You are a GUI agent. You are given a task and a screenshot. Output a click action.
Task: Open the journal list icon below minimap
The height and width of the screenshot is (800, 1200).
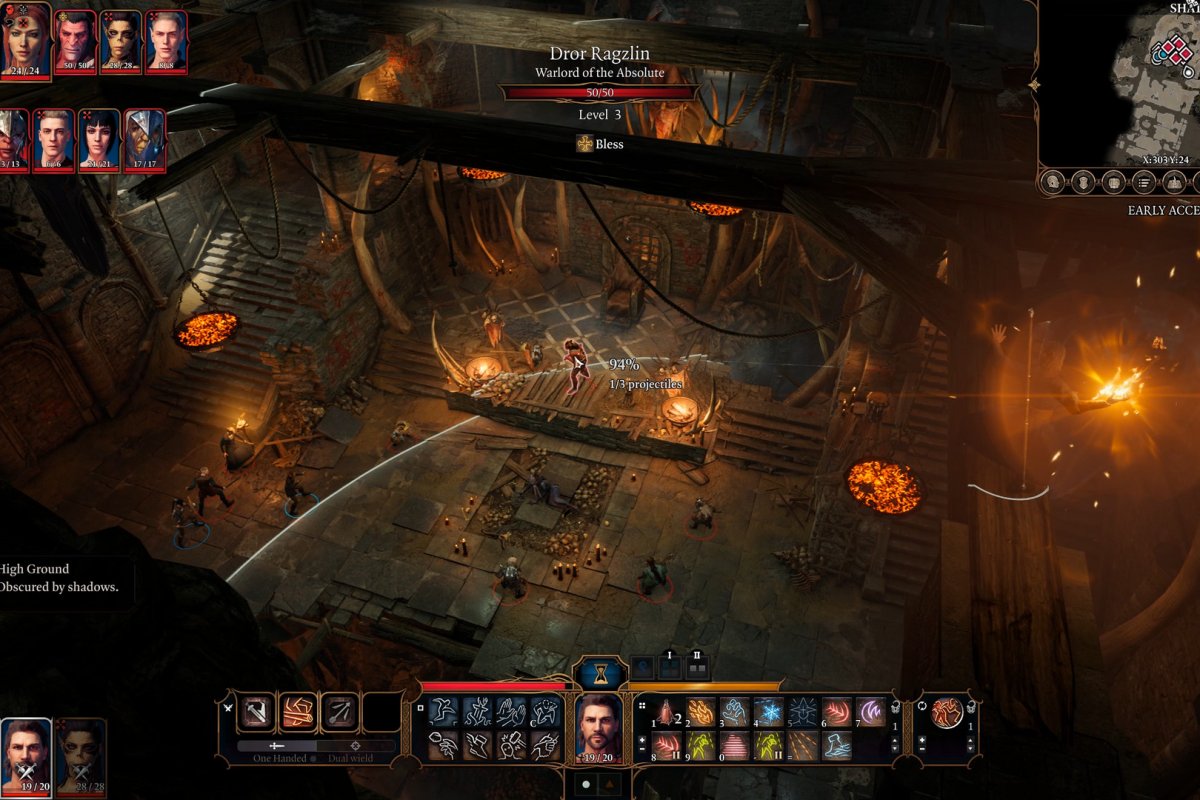pyautogui.click(x=1144, y=182)
